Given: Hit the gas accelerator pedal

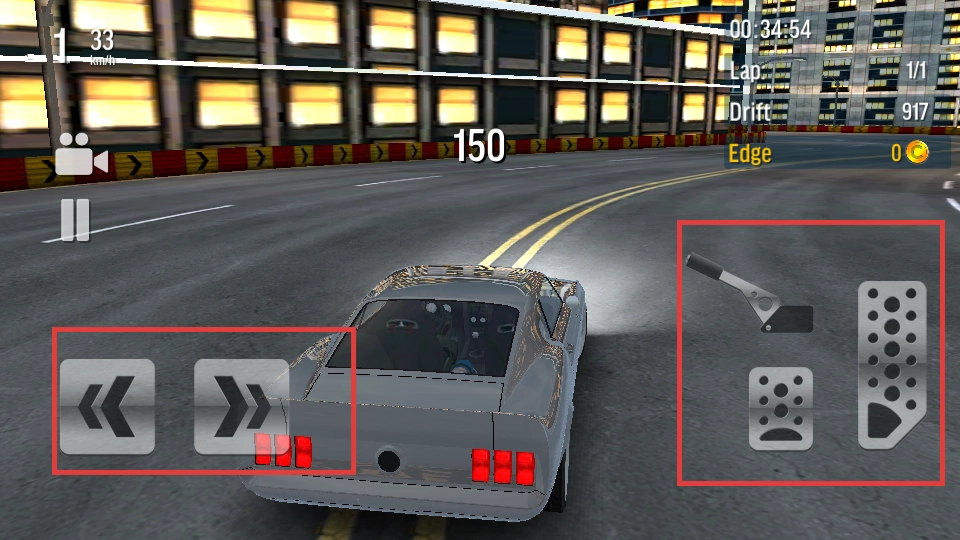Looking at the screenshot, I should click(892, 365).
